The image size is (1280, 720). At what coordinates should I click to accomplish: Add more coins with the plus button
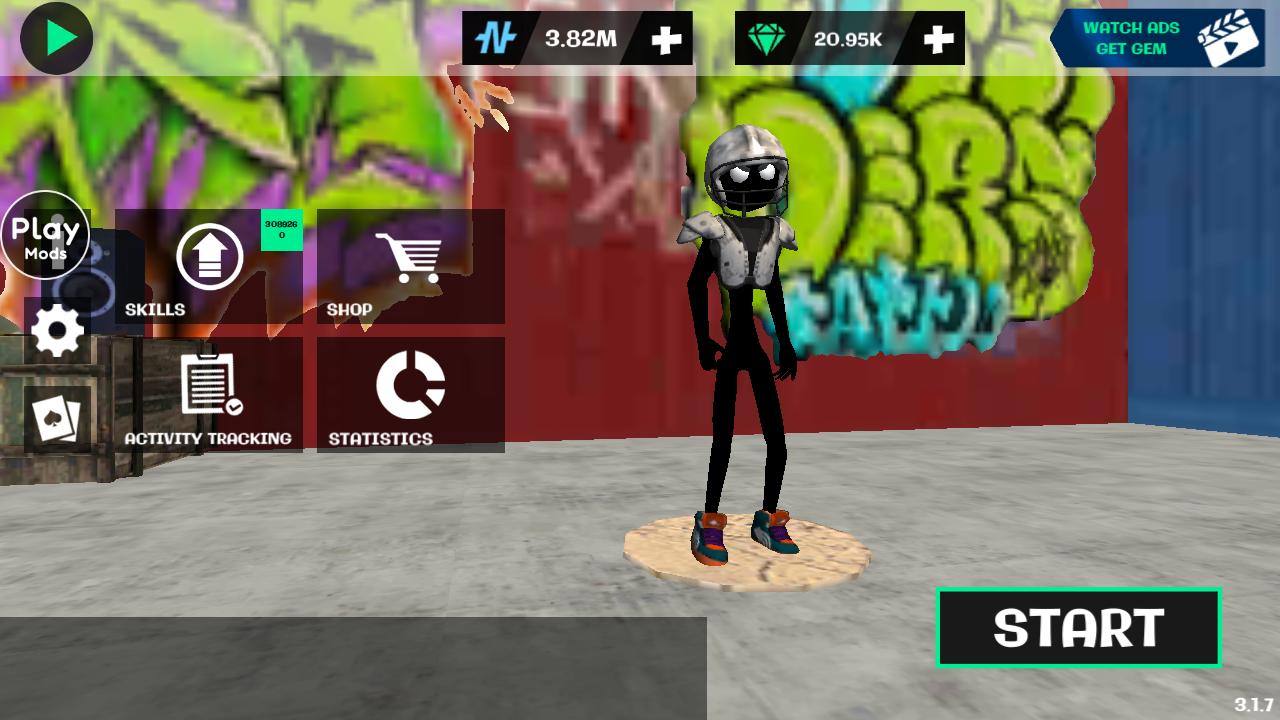click(666, 39)
